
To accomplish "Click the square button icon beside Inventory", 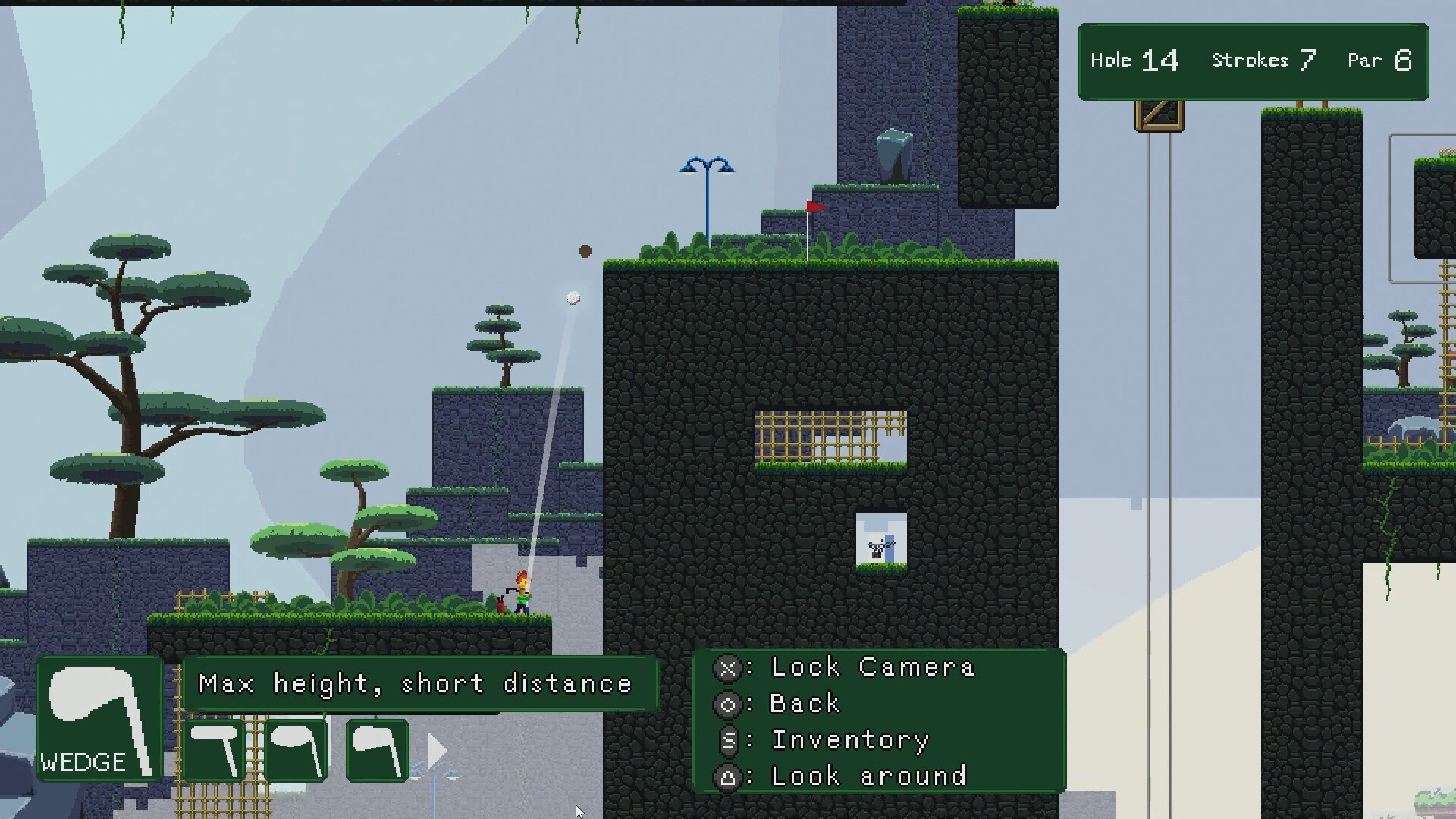I will (728, 741).
